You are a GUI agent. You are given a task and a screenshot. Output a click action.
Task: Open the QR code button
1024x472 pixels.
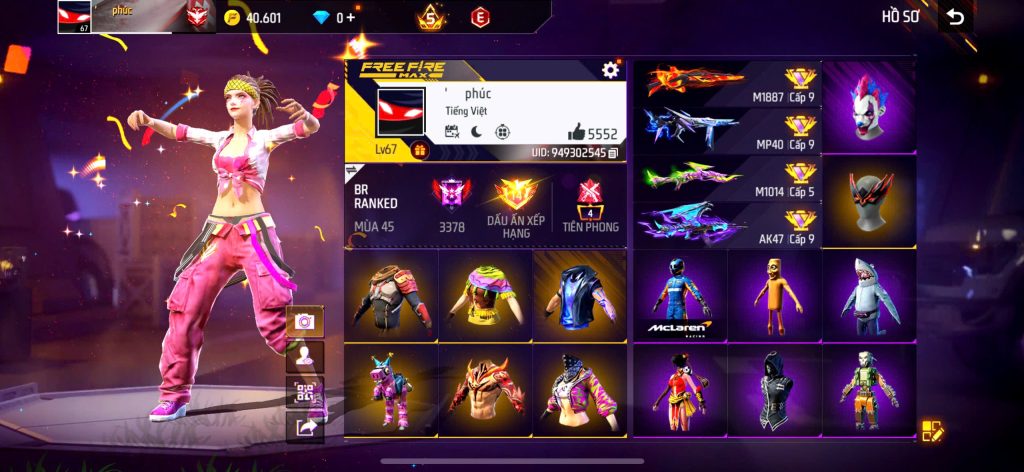304,393
